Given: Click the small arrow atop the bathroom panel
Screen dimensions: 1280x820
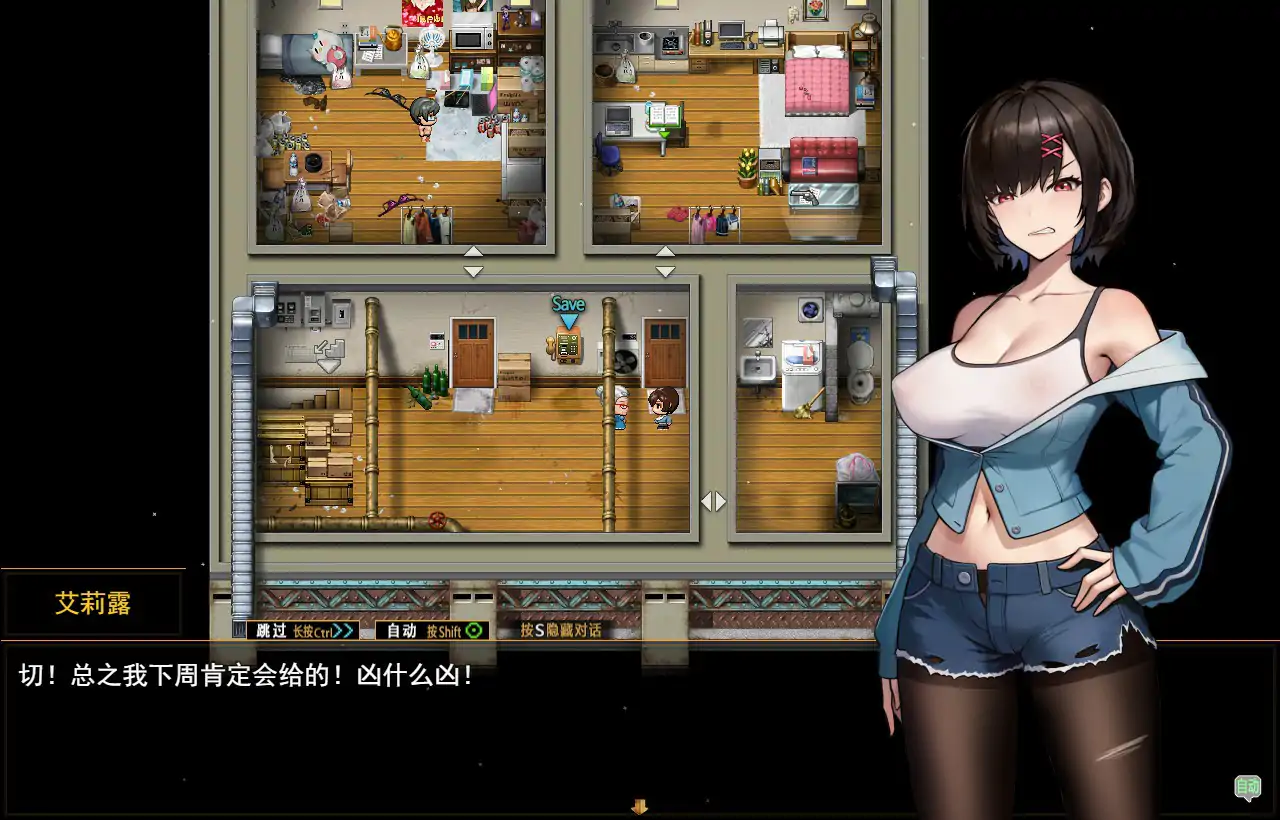Looking at the screenshot, I should pos(665,253).
